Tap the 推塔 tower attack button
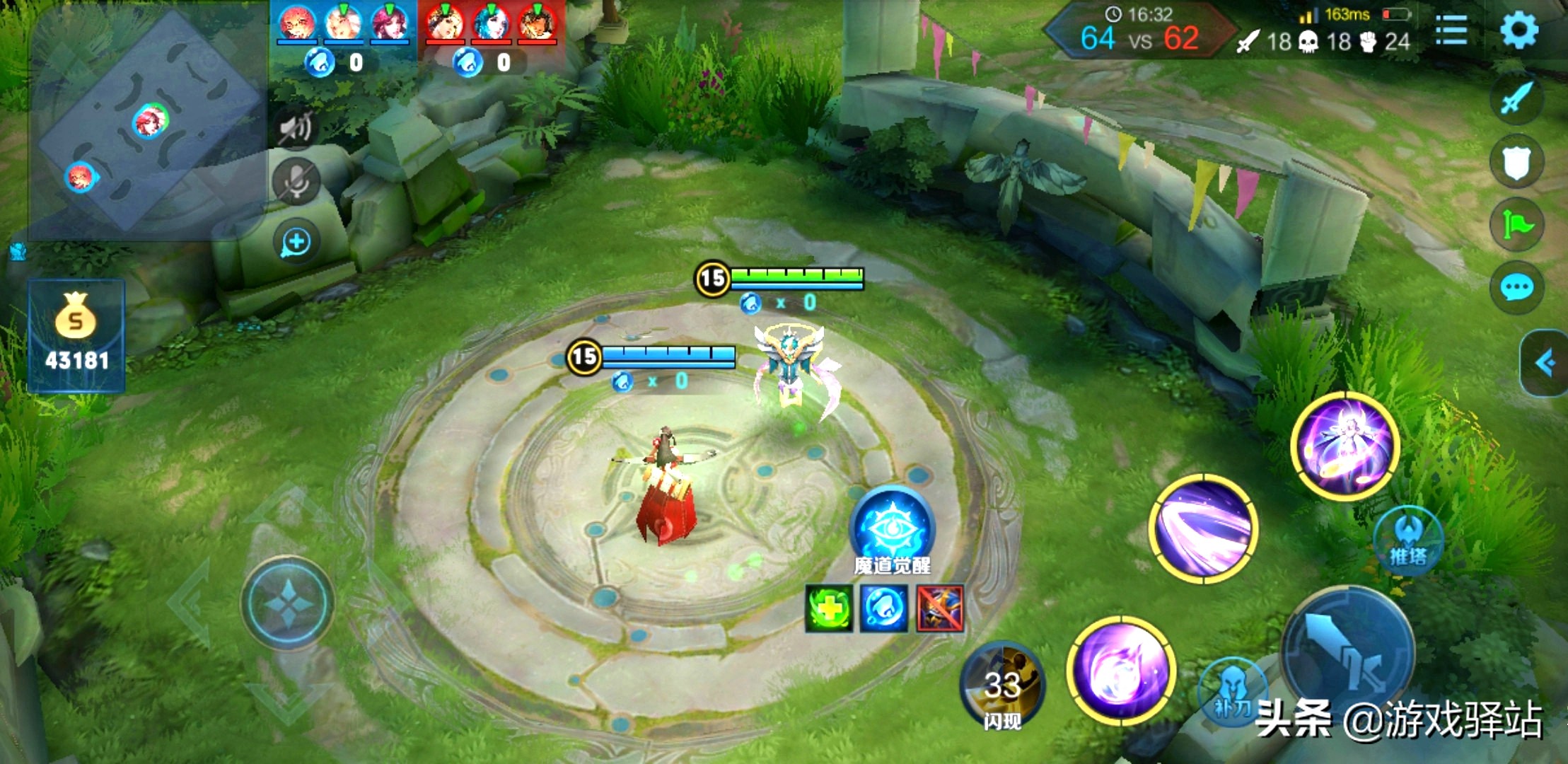The height and width of the screenshot is (764, 1568). (1407, 541)
